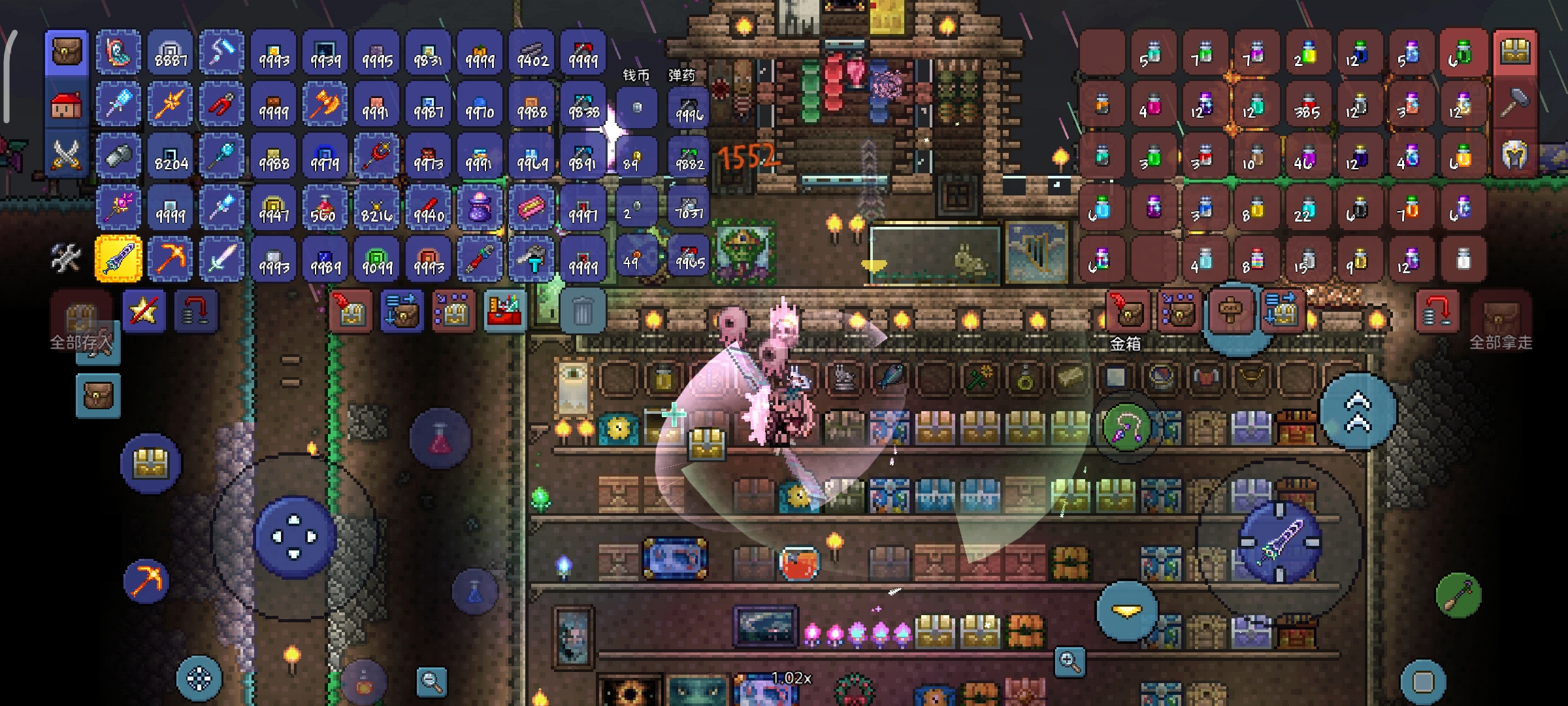
Task: Rename the chest using the sign button
Action: click(x=1230, y=310)
